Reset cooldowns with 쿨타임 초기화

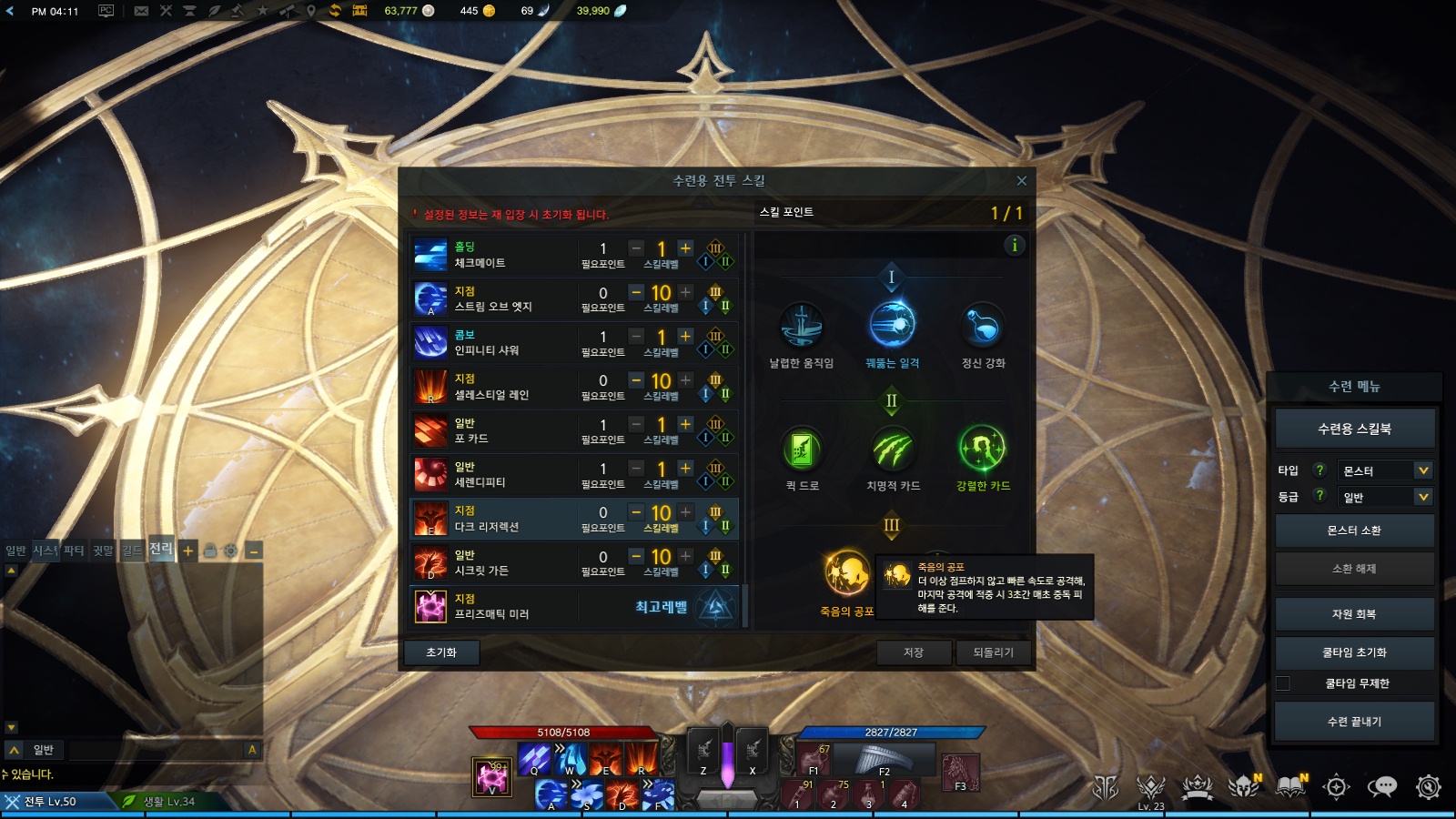pos(1354,652)
